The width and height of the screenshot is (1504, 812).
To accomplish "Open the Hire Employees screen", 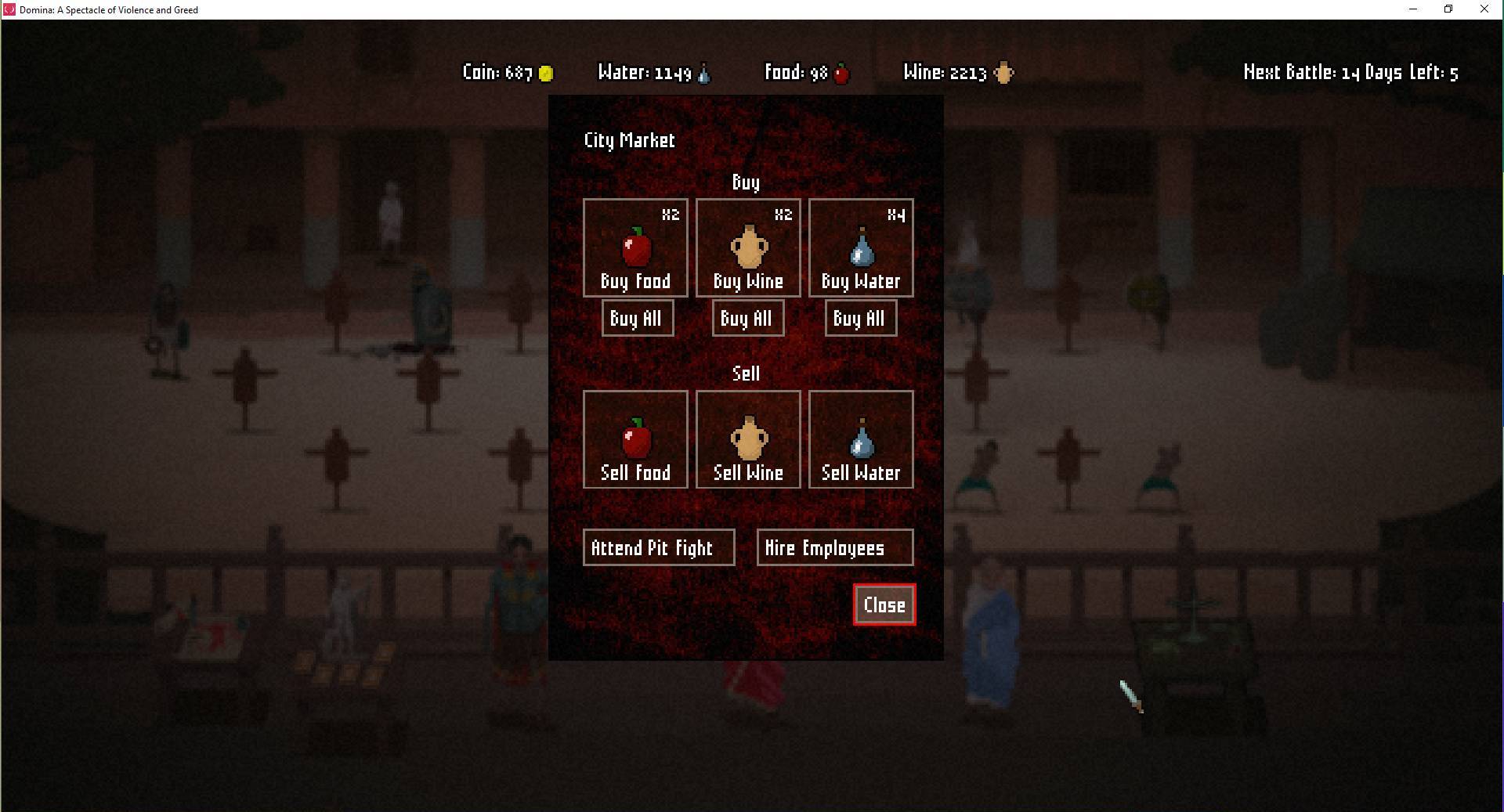I will pos(834,547).
